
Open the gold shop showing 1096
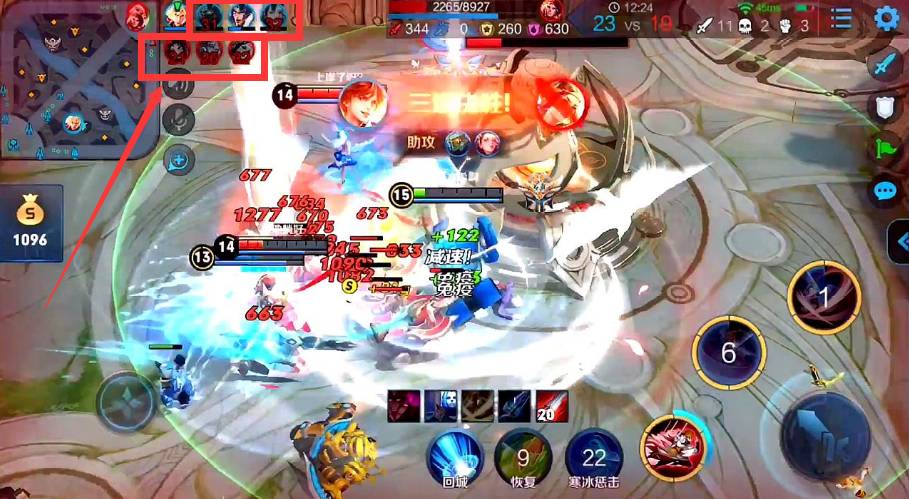click(31, 222)
